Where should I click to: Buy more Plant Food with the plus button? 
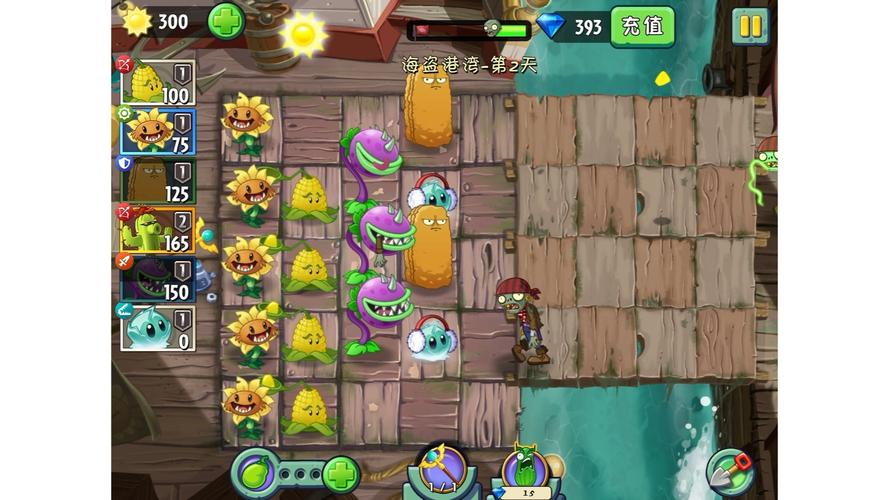pos(341,471)
